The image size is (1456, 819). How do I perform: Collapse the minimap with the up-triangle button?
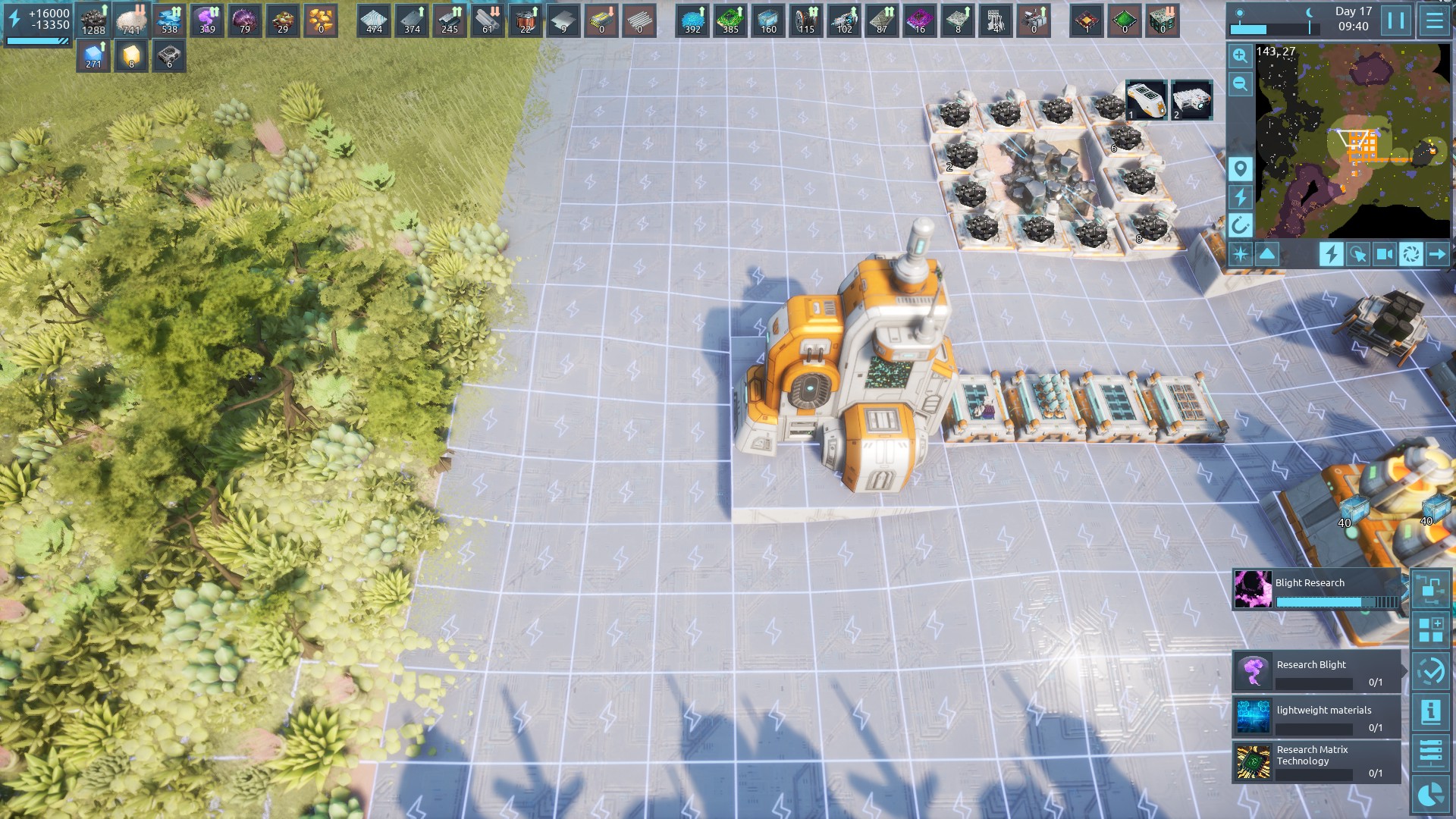pos(1267,254)
